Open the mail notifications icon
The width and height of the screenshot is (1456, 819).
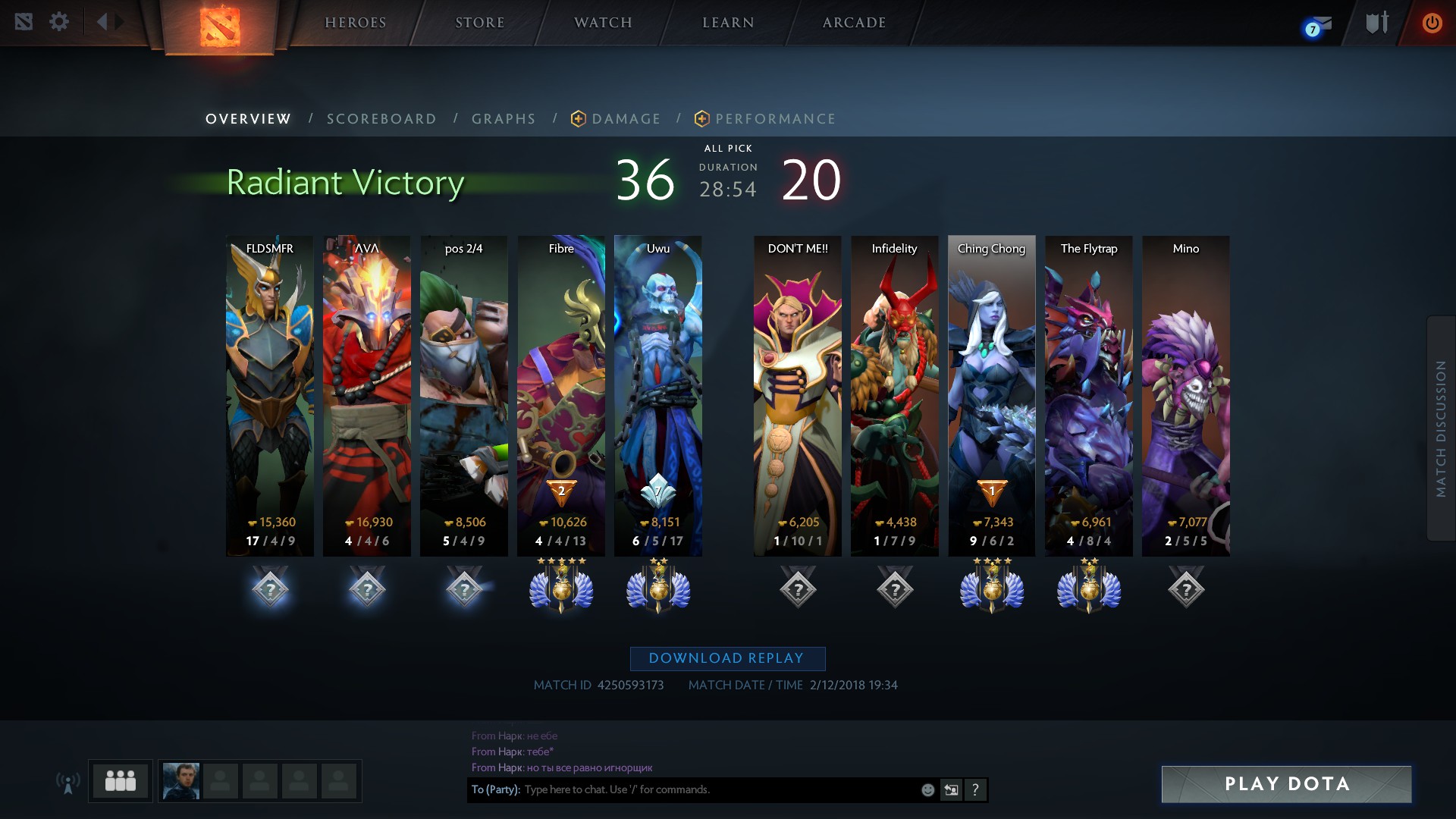pos(1318,26)
